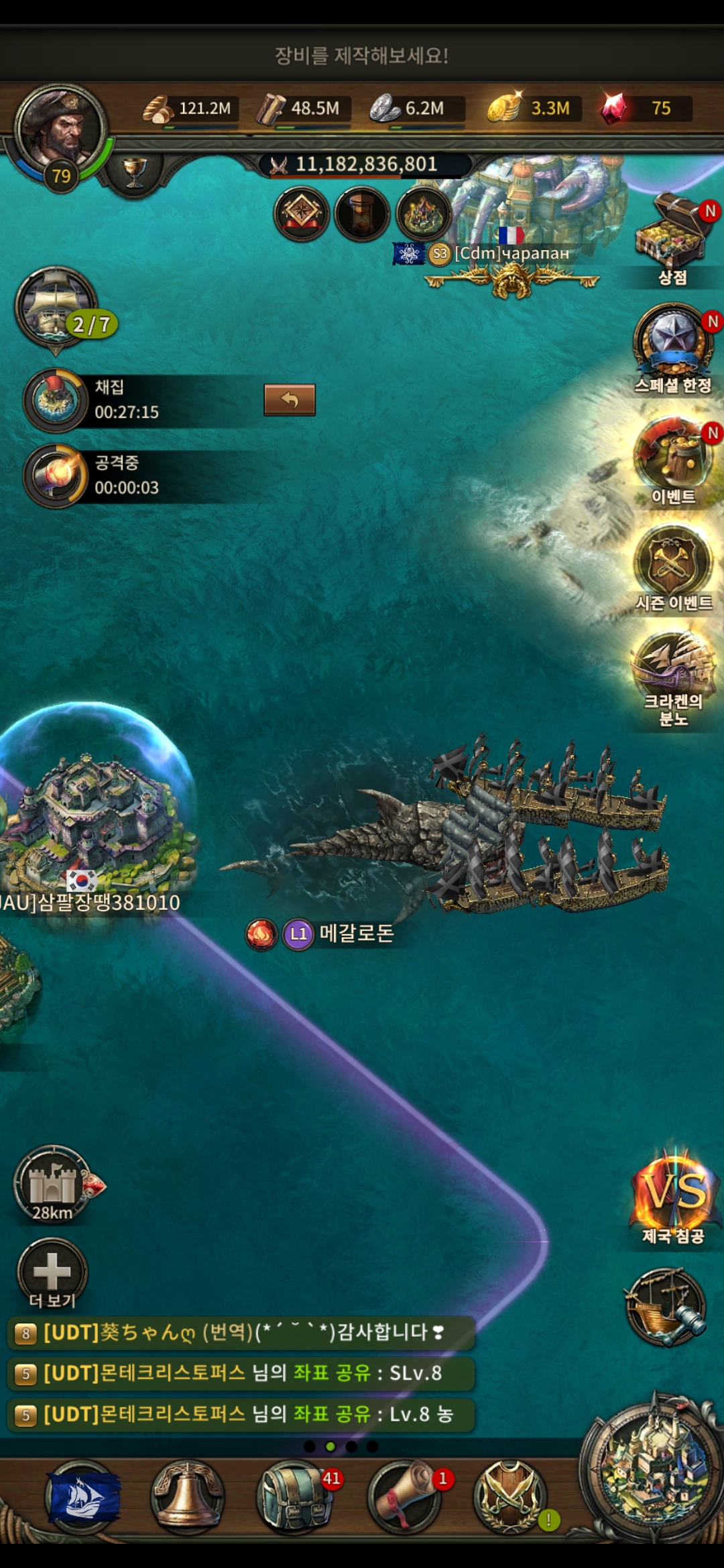Open the goblet trophy icon
Screen dimensions: 724x1568
click(x=135, y=172)
